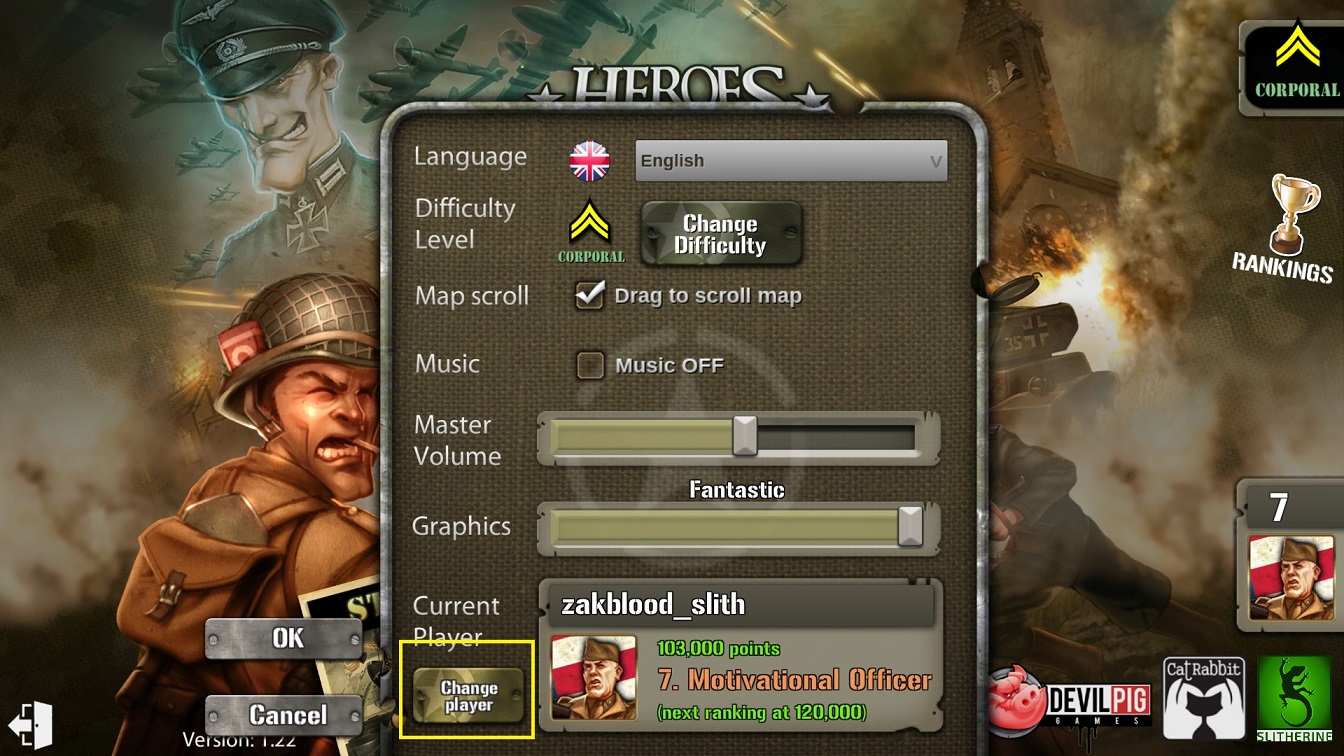This screenshot has width=1344, height=756.
Task: Confirm settings with the OK button
Action: click(284, 638)
